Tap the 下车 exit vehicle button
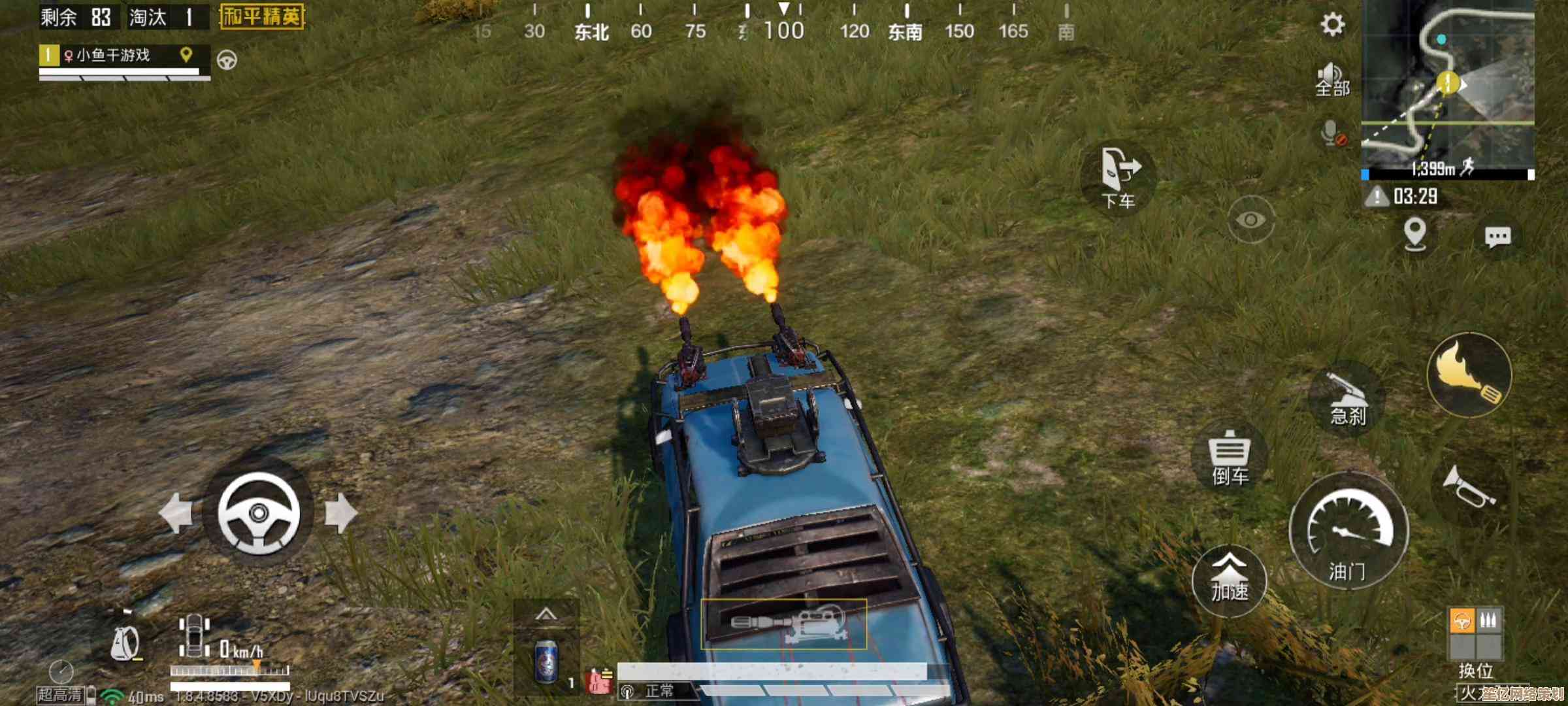 click(1119, 178)
